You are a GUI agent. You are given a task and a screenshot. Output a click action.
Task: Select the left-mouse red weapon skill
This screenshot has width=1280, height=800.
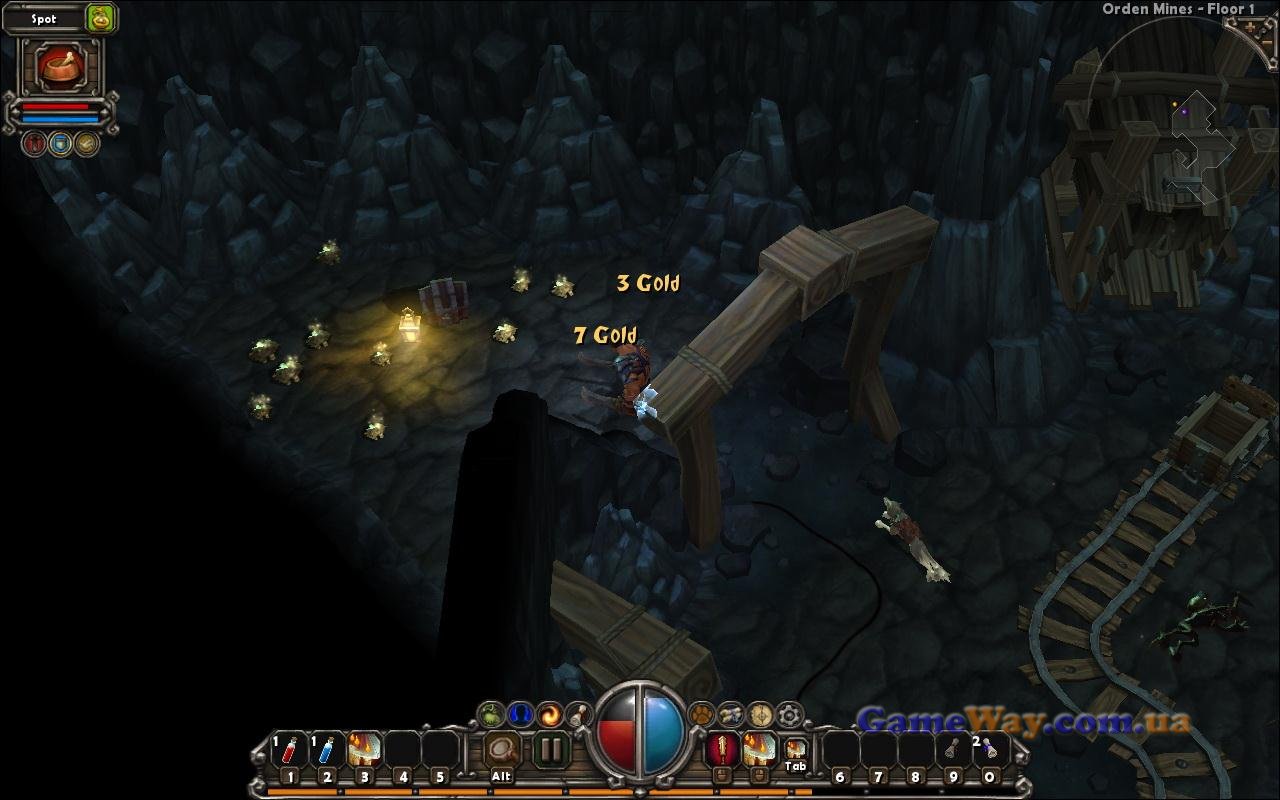coord(722,749)
